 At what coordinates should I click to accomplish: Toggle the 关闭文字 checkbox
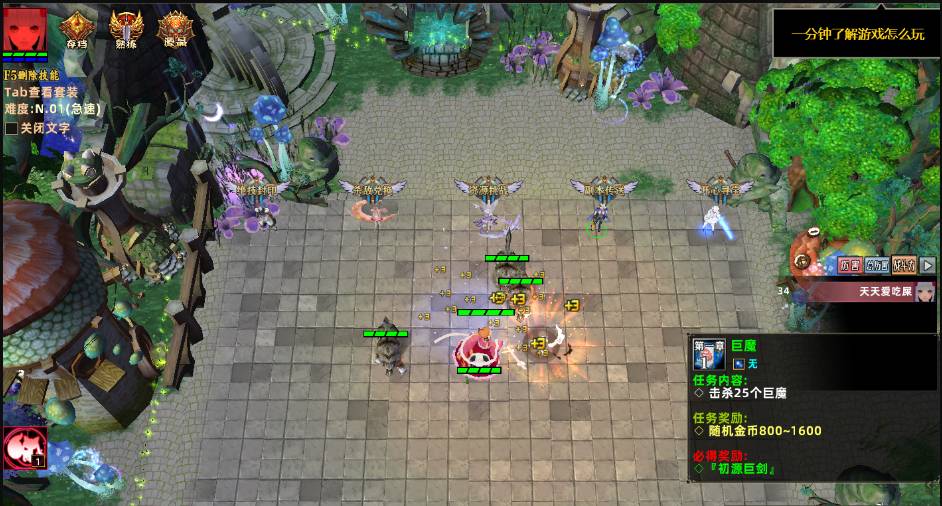[x=11, y=128]
